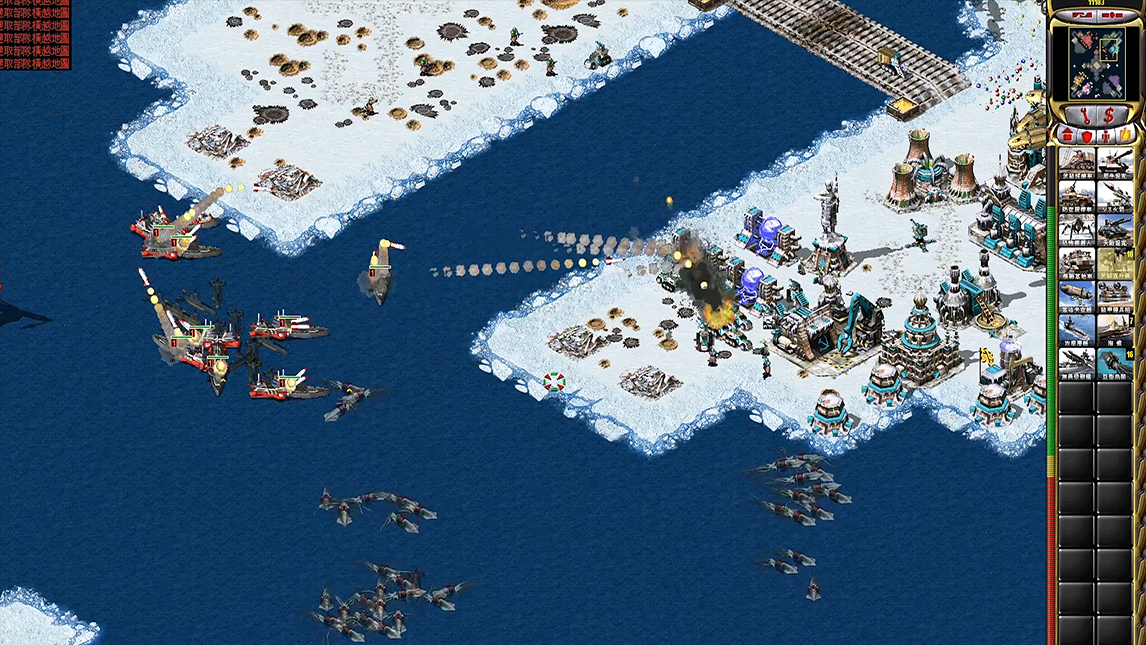This screenshot has width=1146, height=645.
Task: Queue an Apocalypse Tank
Action: pos(1115,228)
